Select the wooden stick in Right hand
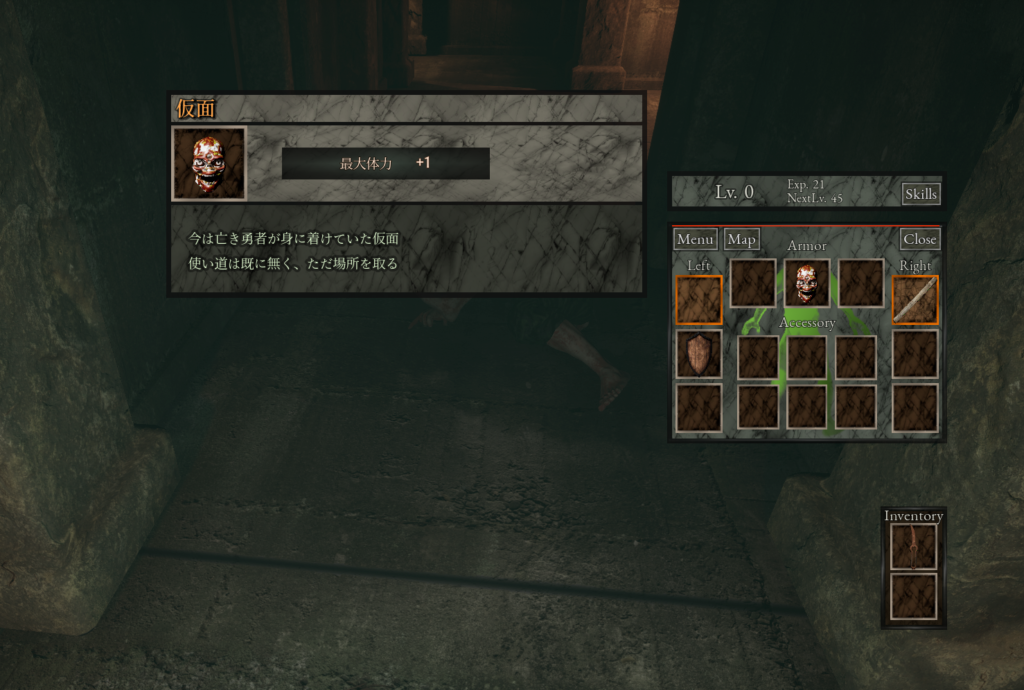The image size is (1024, 690). pyautogui.click(x=915, y=300)
